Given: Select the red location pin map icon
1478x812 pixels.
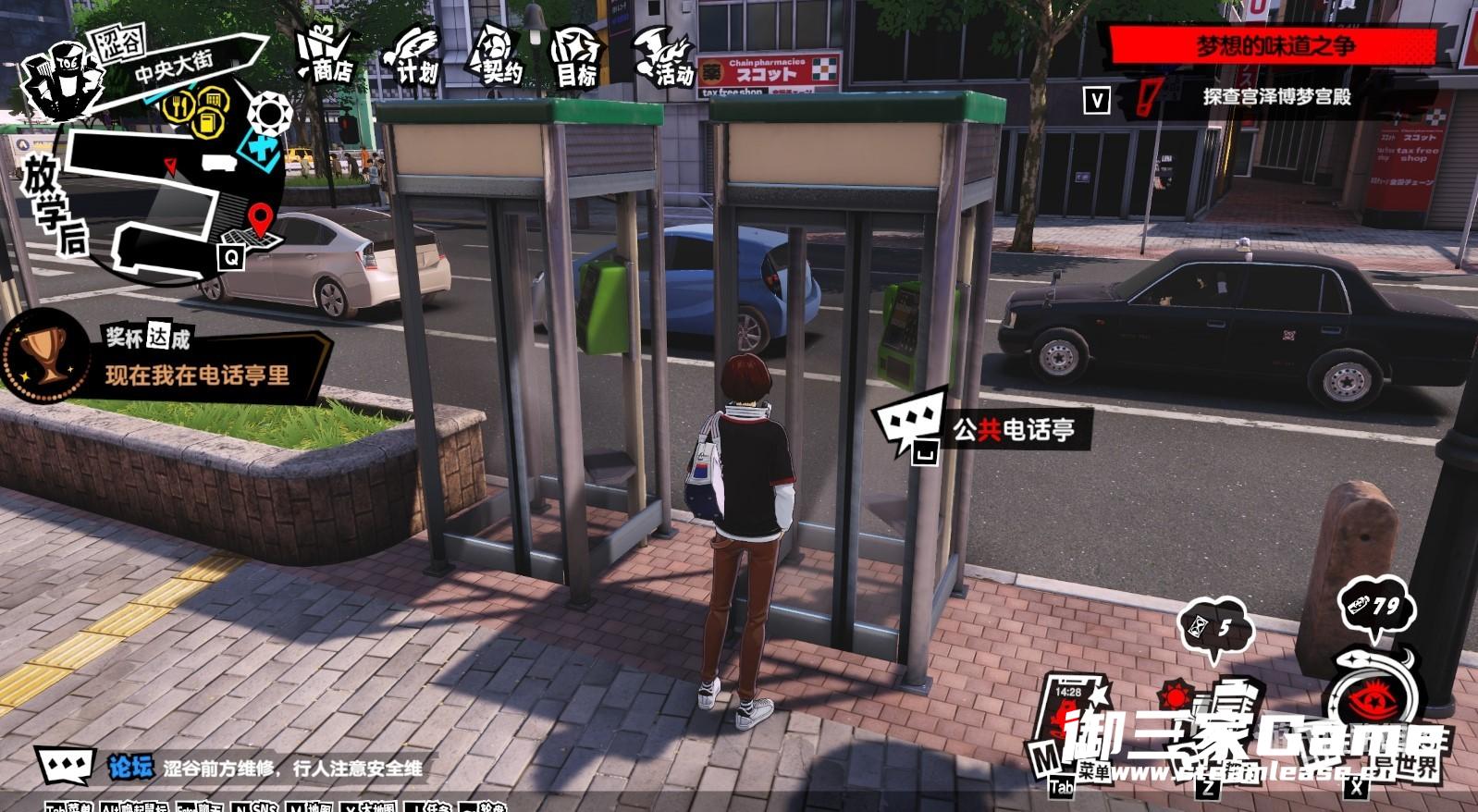Looking at the screenshot, I should pyautogui.click(x=260, y=221).
